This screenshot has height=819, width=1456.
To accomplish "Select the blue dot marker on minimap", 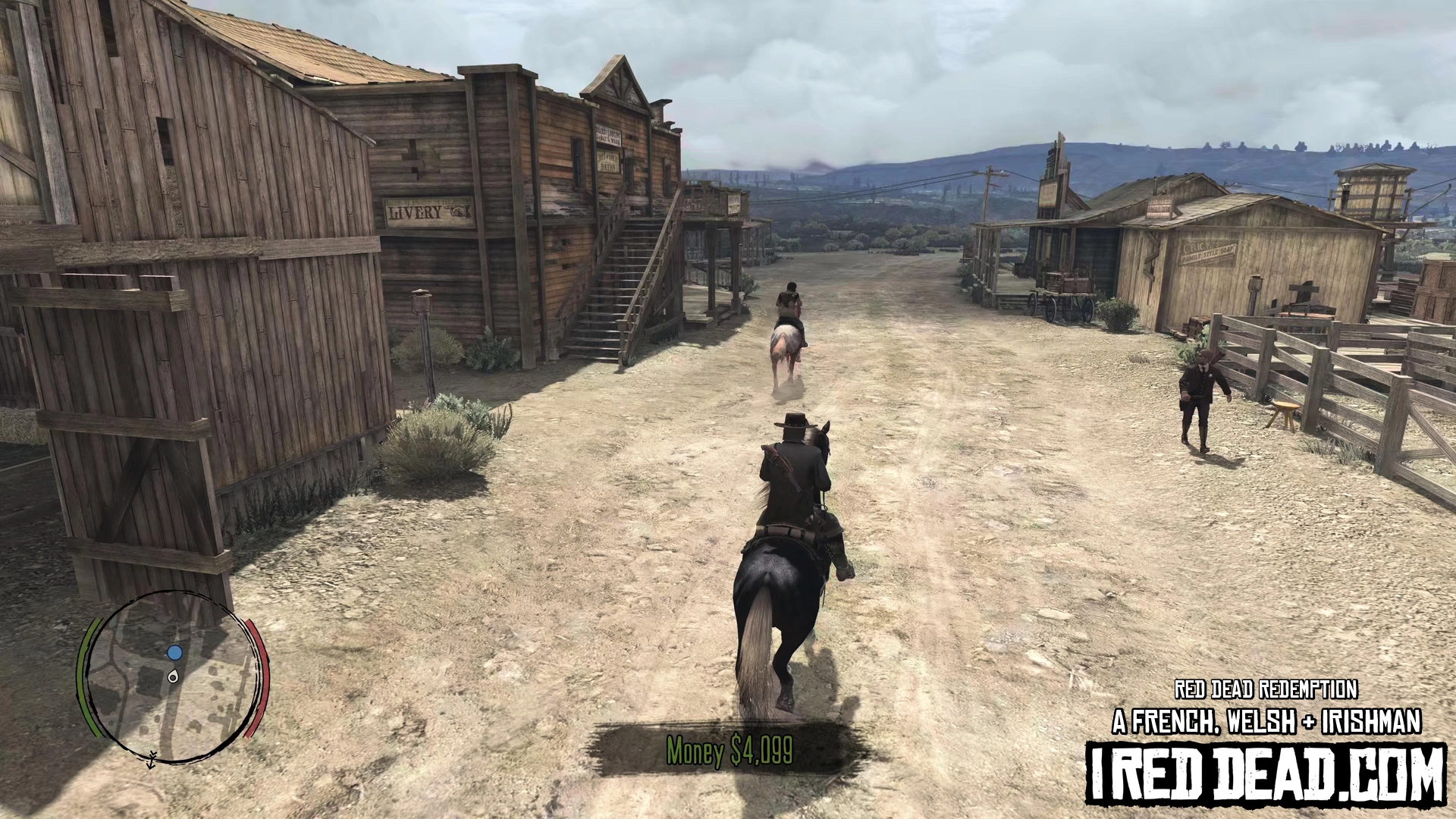I will point(175,652).
